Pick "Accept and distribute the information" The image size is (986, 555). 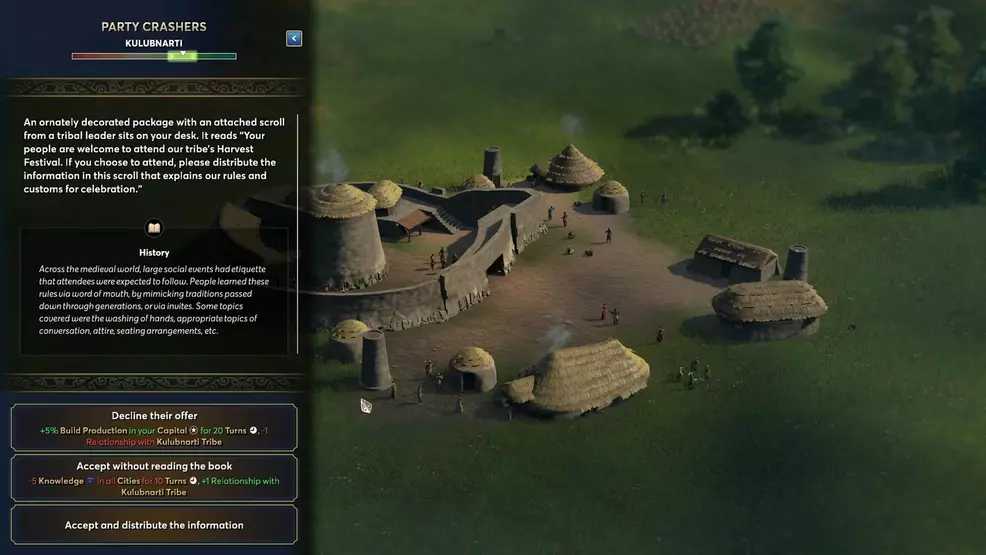pos(154,525)
